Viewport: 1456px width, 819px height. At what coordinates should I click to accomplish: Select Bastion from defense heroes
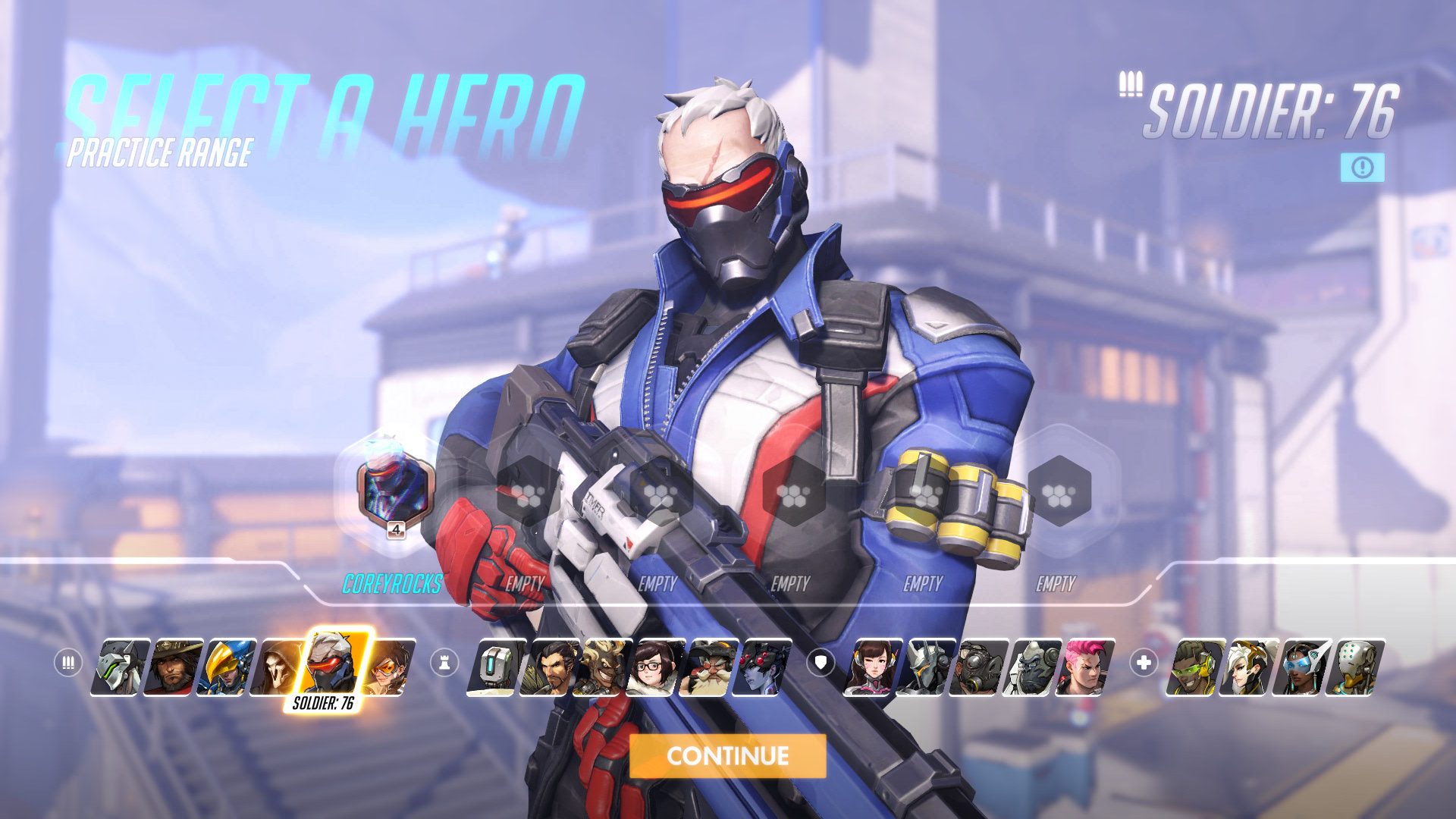[x=496, y=667]
